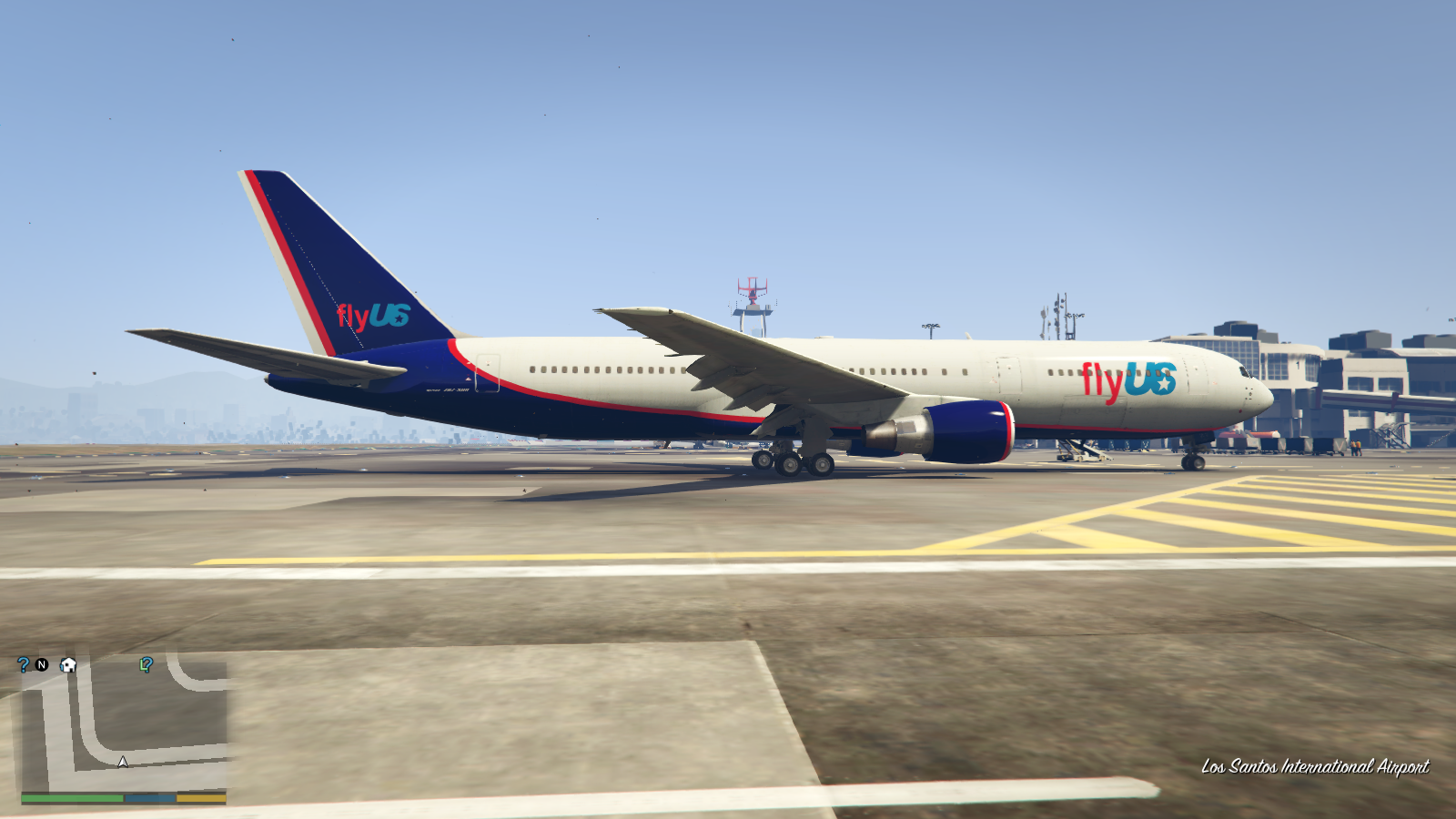Screen dimensions: 1456x819
Task: Click the green health bar under the minimap
Action: [x=71, y=797]
